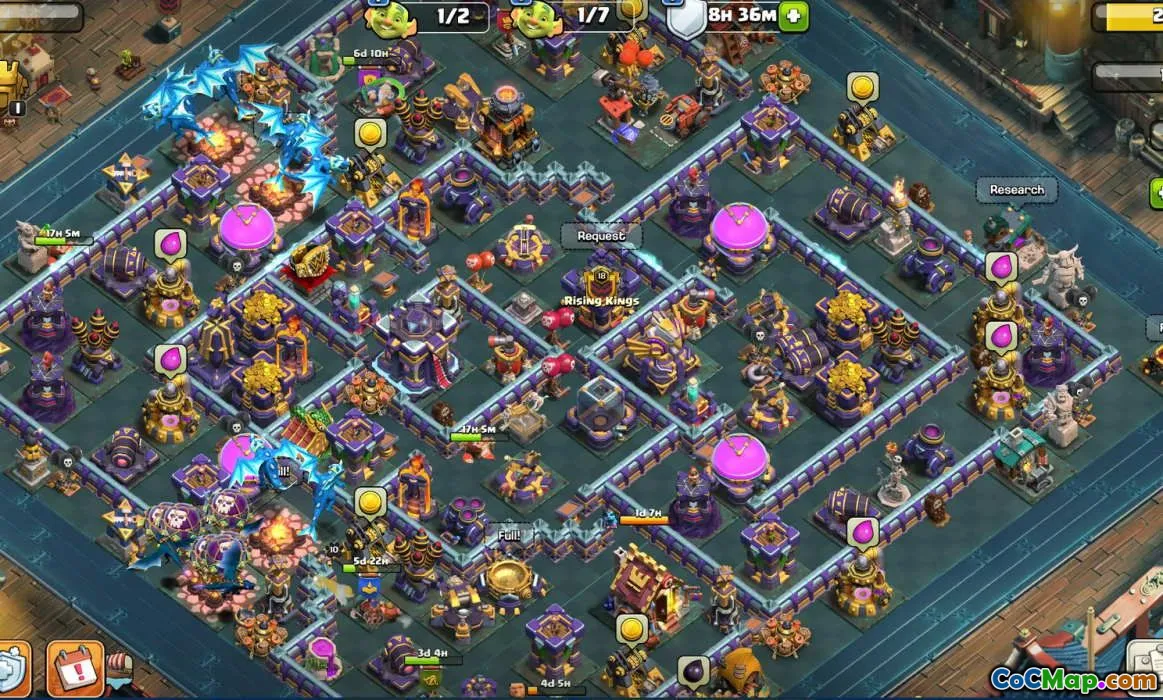Visit the CoCMap.com watermark link

[x=1072, y=681]
